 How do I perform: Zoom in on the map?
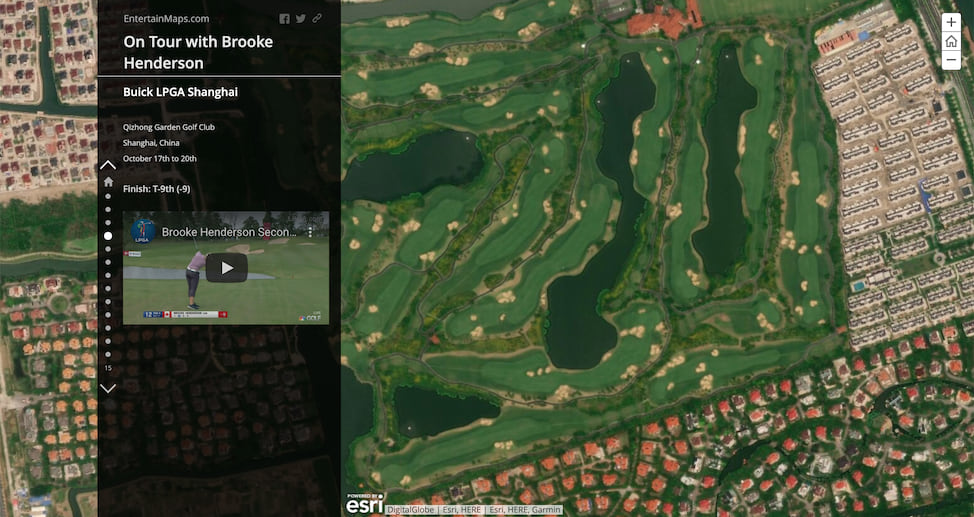click(951, 23)
